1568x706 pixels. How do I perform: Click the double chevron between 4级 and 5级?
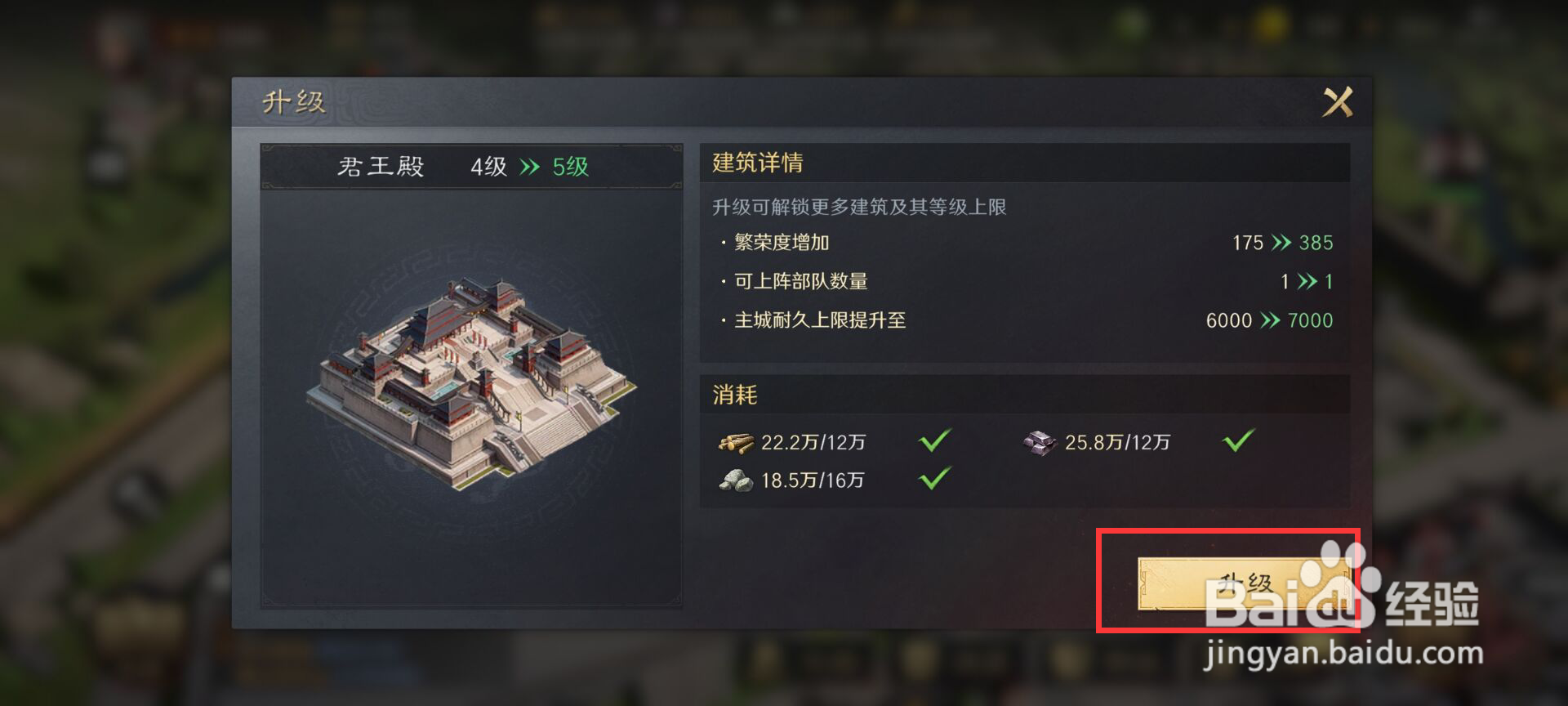(x=529, y=165)
